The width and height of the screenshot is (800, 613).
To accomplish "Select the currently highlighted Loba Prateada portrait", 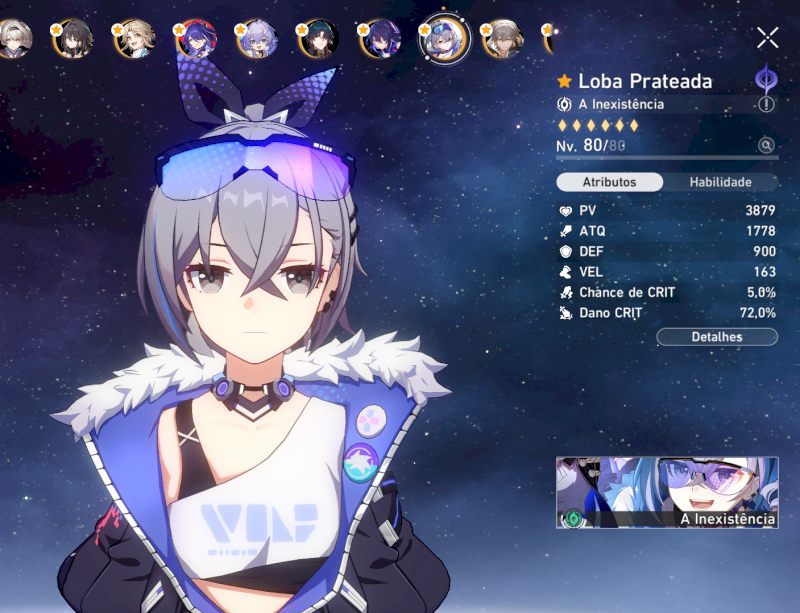I will [x=443, y=40].
